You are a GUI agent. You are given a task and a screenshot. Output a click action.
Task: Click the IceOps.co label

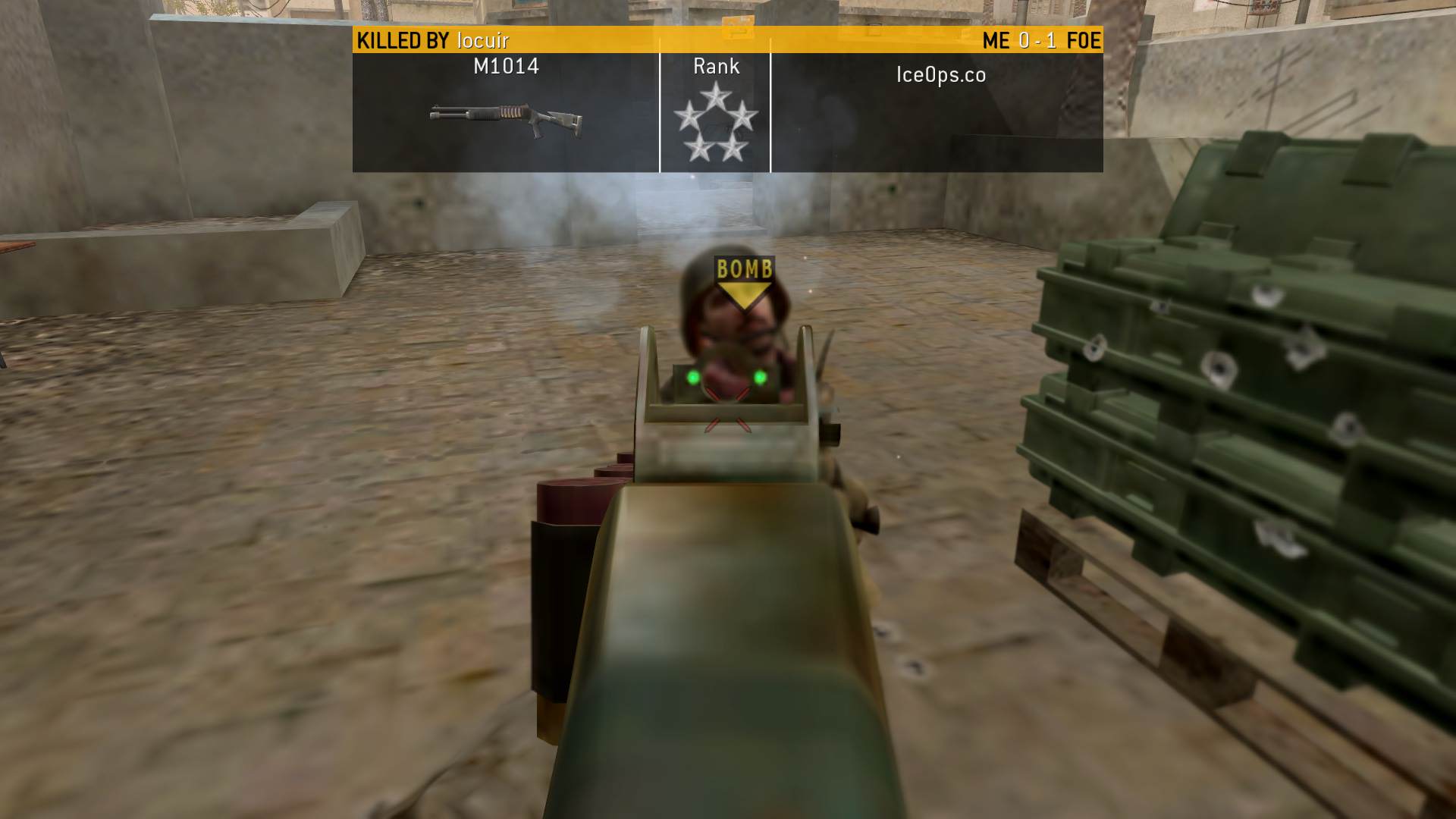(940, 74)
